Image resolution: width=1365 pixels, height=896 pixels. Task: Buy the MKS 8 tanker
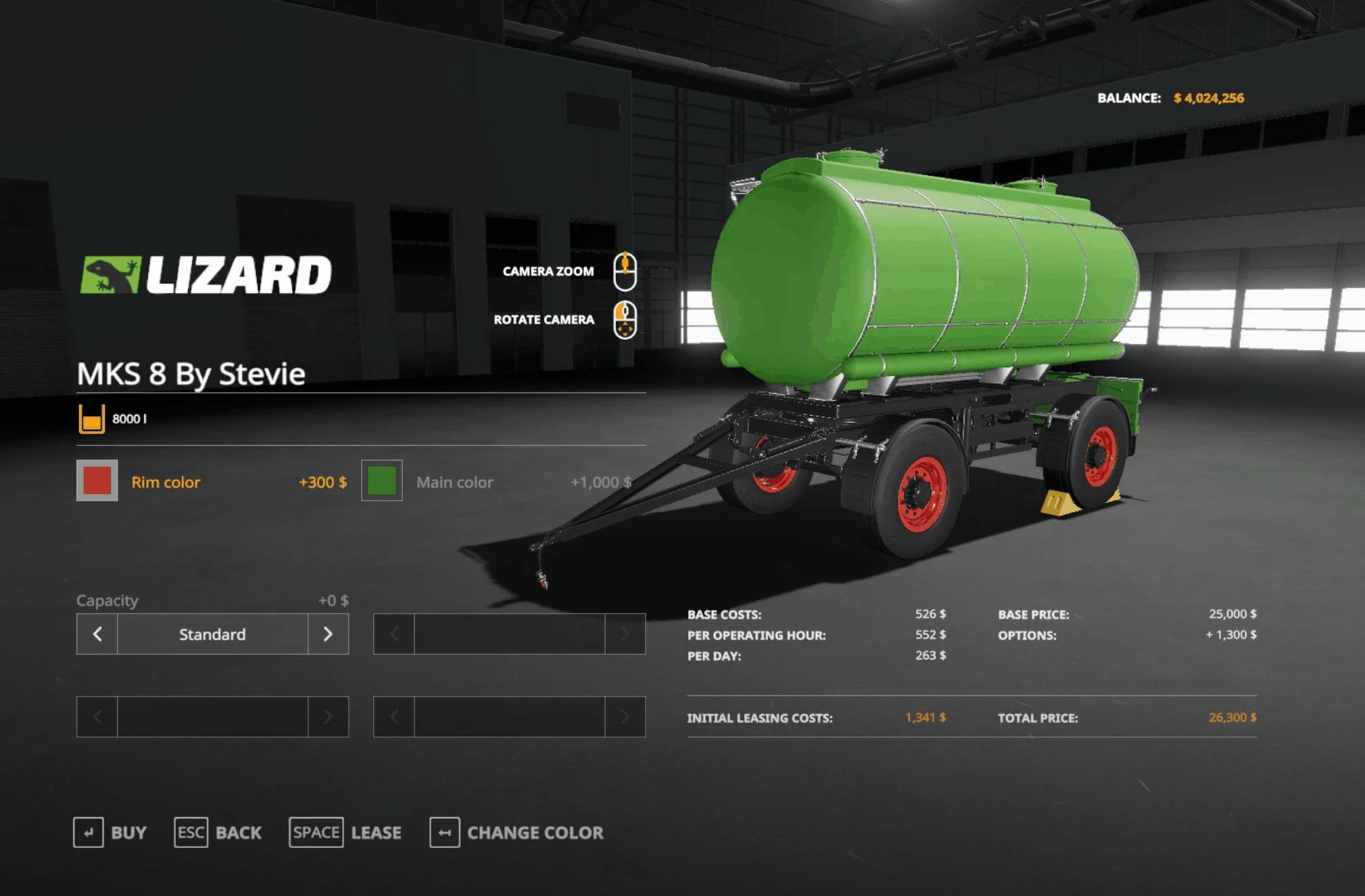(110, 832)
